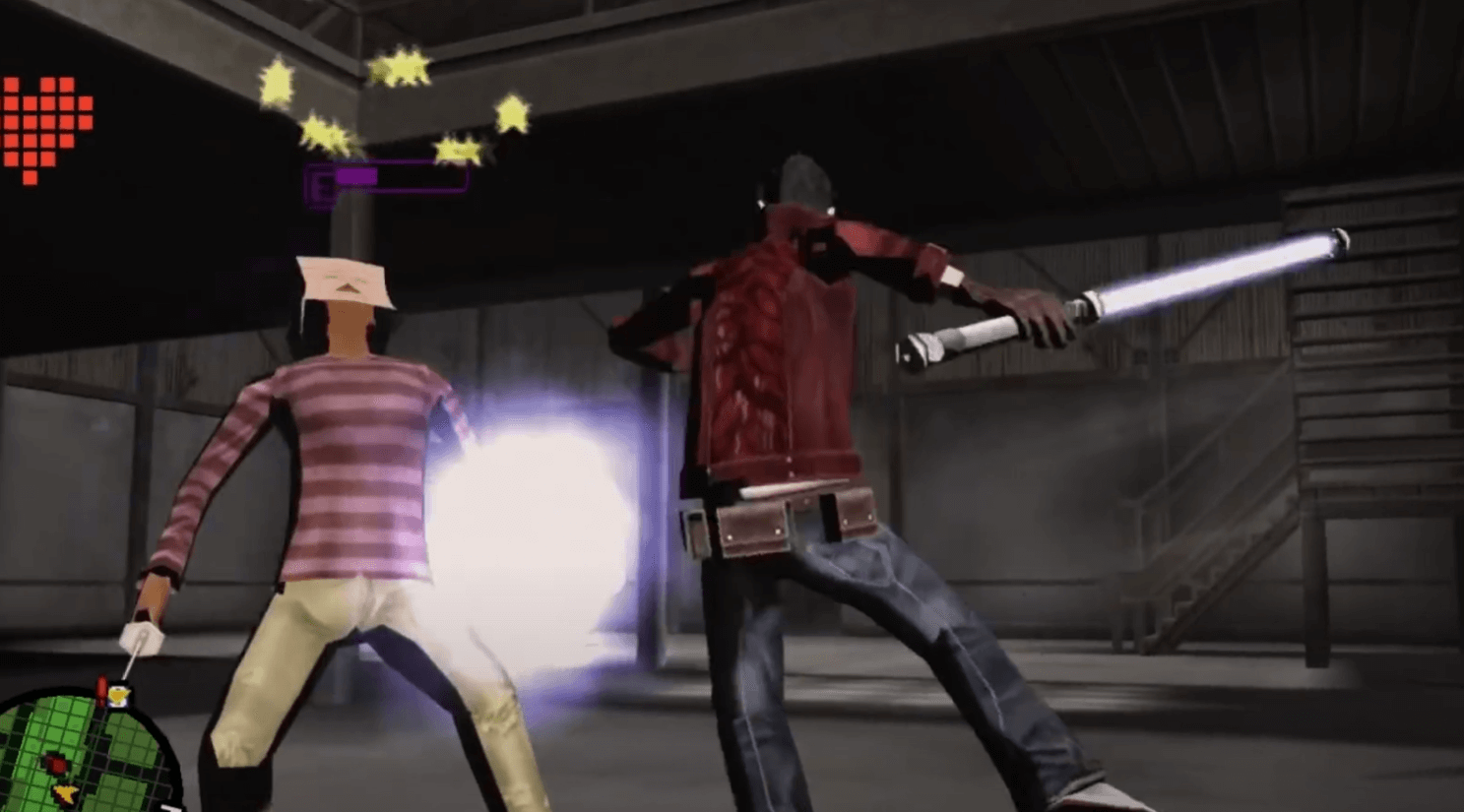
Task: Click the 'E' icon beside the purple bar
Action: pos(320,182)
